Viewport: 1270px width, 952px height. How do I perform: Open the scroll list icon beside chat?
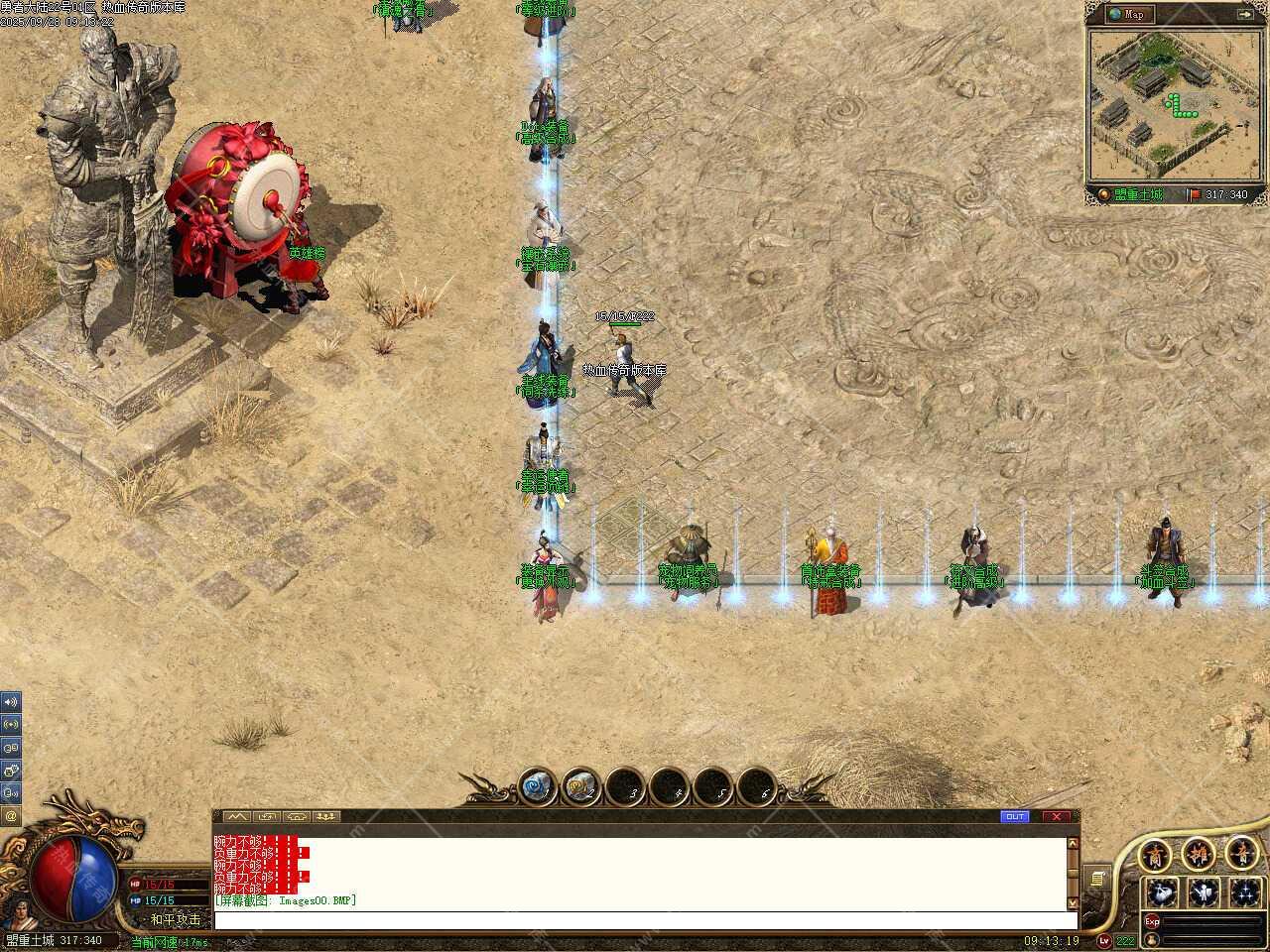[1097, 879]
